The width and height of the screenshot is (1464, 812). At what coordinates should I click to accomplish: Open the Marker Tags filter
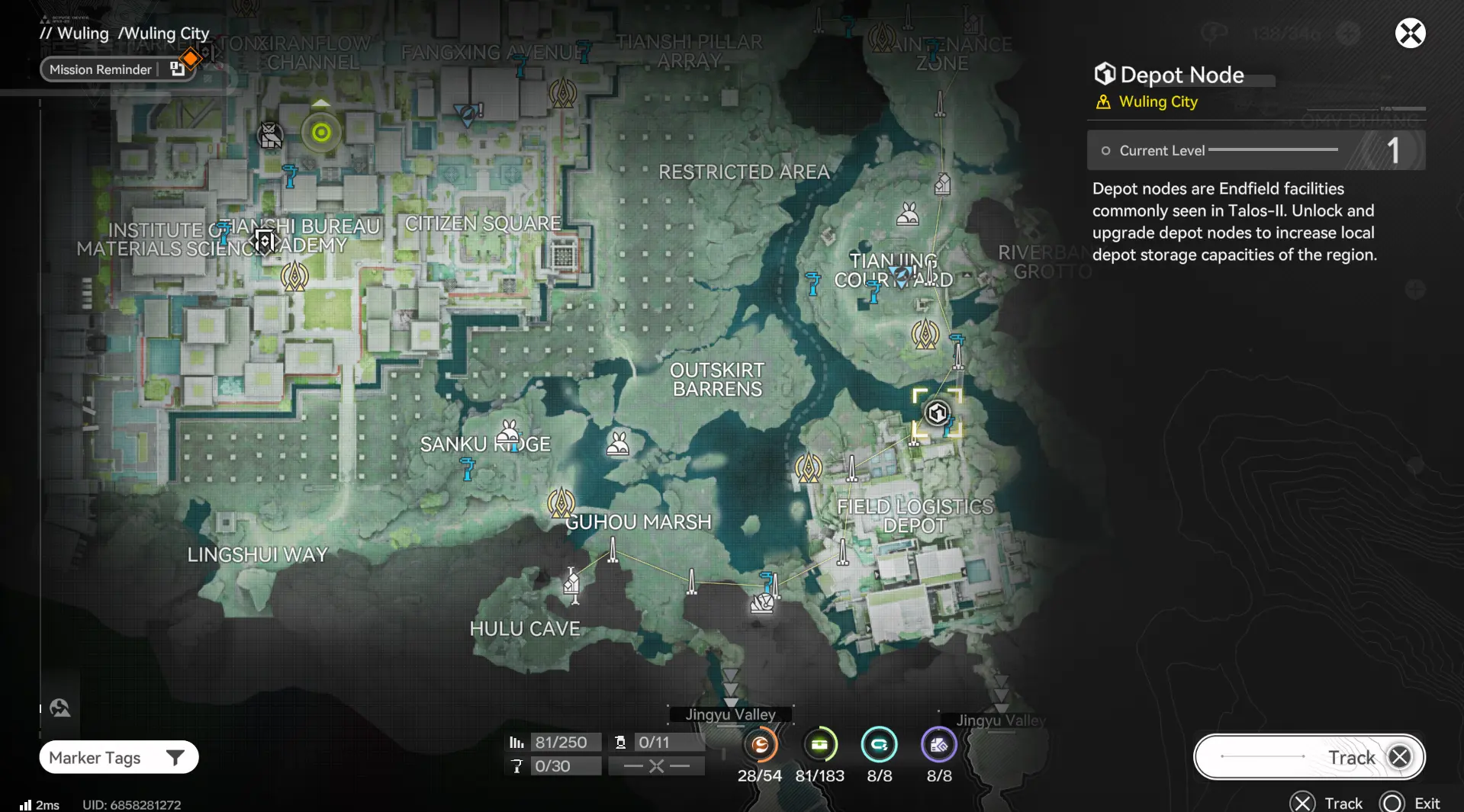click(119, 757)
